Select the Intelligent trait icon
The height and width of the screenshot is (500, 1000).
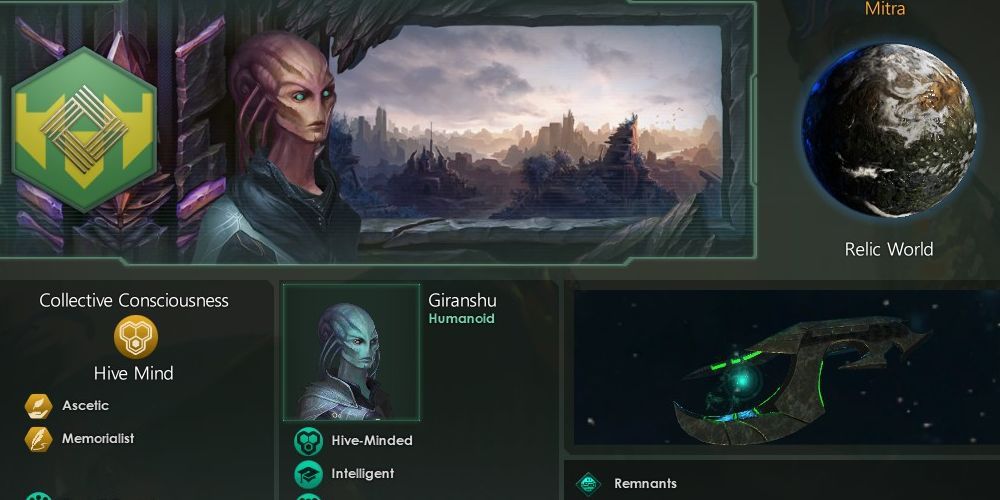point(307,474)
